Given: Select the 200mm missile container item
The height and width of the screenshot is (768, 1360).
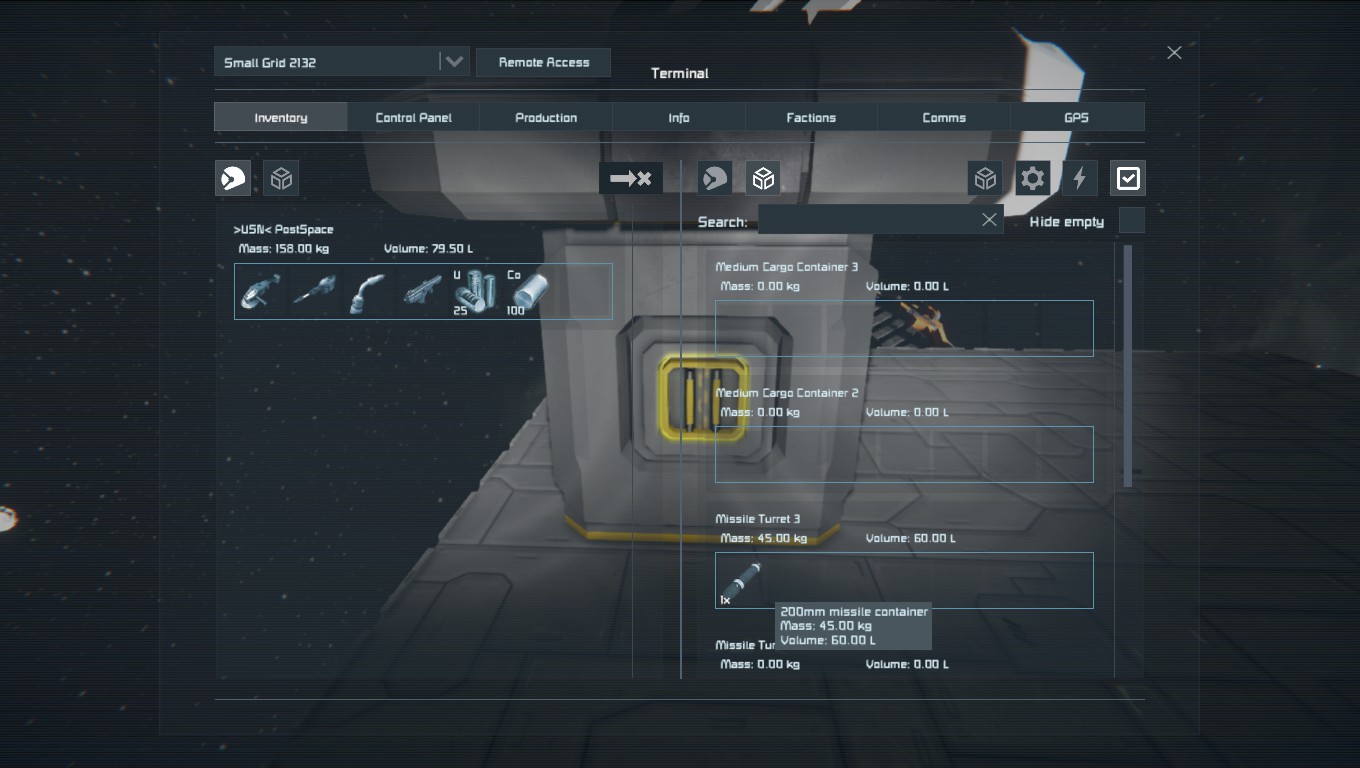Looking at the screenshot, I should tap(741, 580).
